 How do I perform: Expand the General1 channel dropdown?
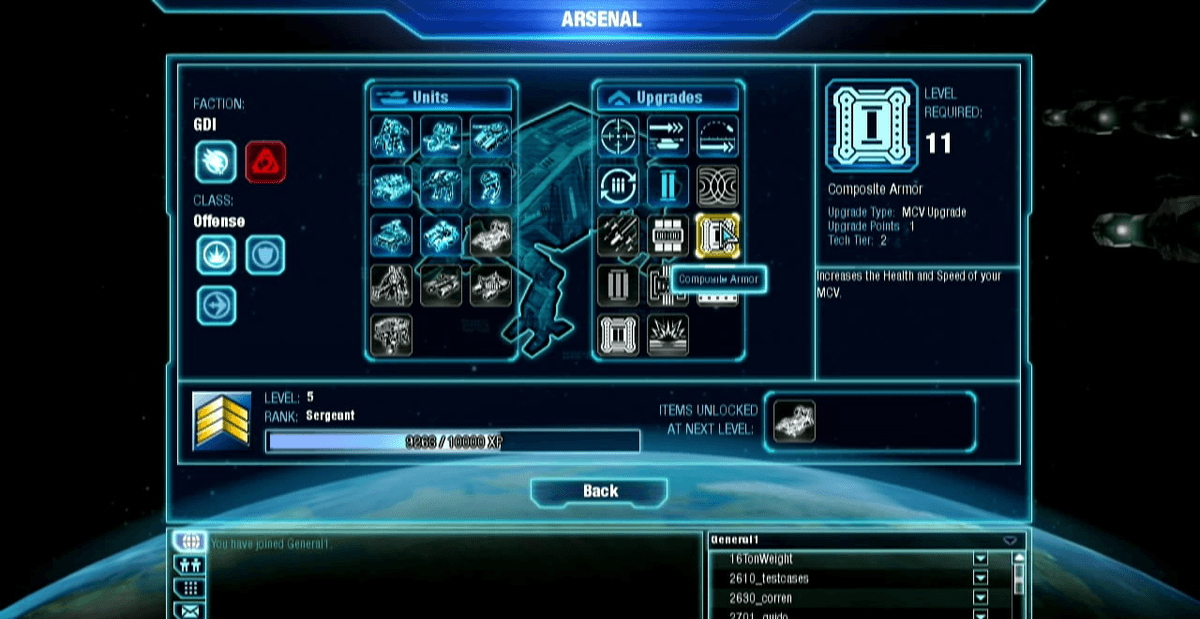[x=1010, y=540]
